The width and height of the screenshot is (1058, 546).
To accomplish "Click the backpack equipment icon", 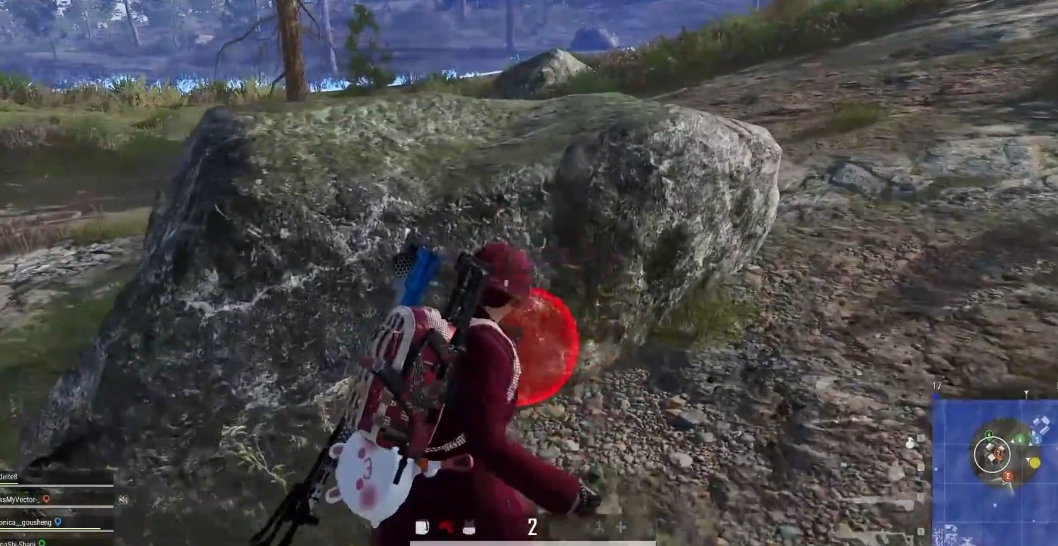I will [422, 527].
